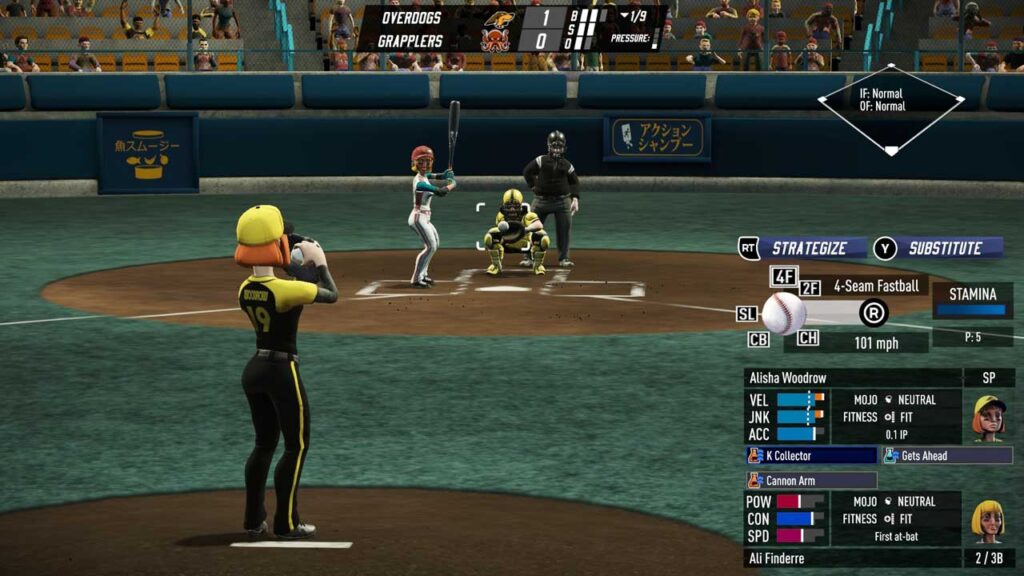Choose the CB curveball pitch
This screenshot has width=1024, height=576.
coord(758,339)
